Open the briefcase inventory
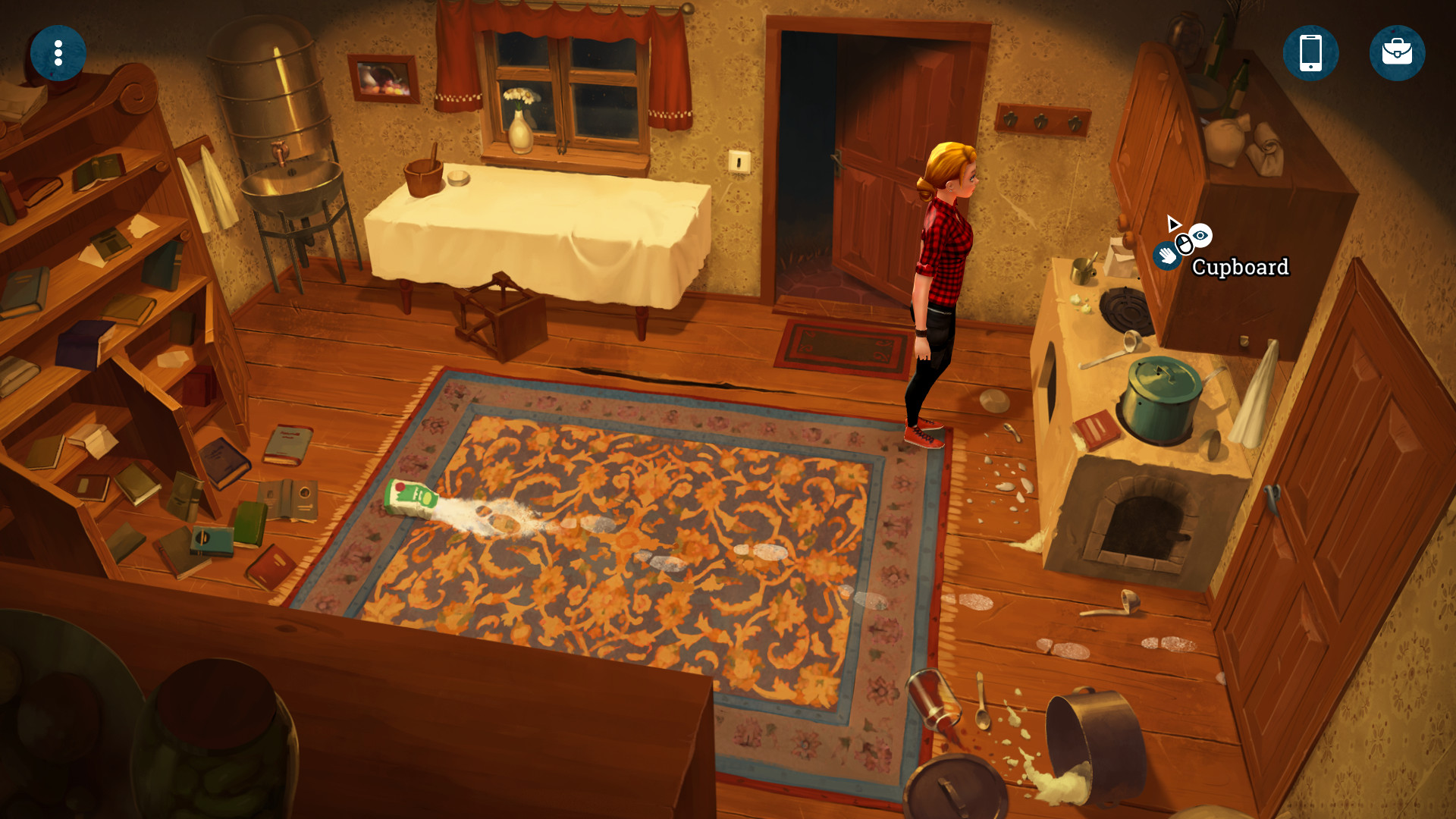Image resolution: width=1456 pixels, height=819 pixels. coord(1398,53)
